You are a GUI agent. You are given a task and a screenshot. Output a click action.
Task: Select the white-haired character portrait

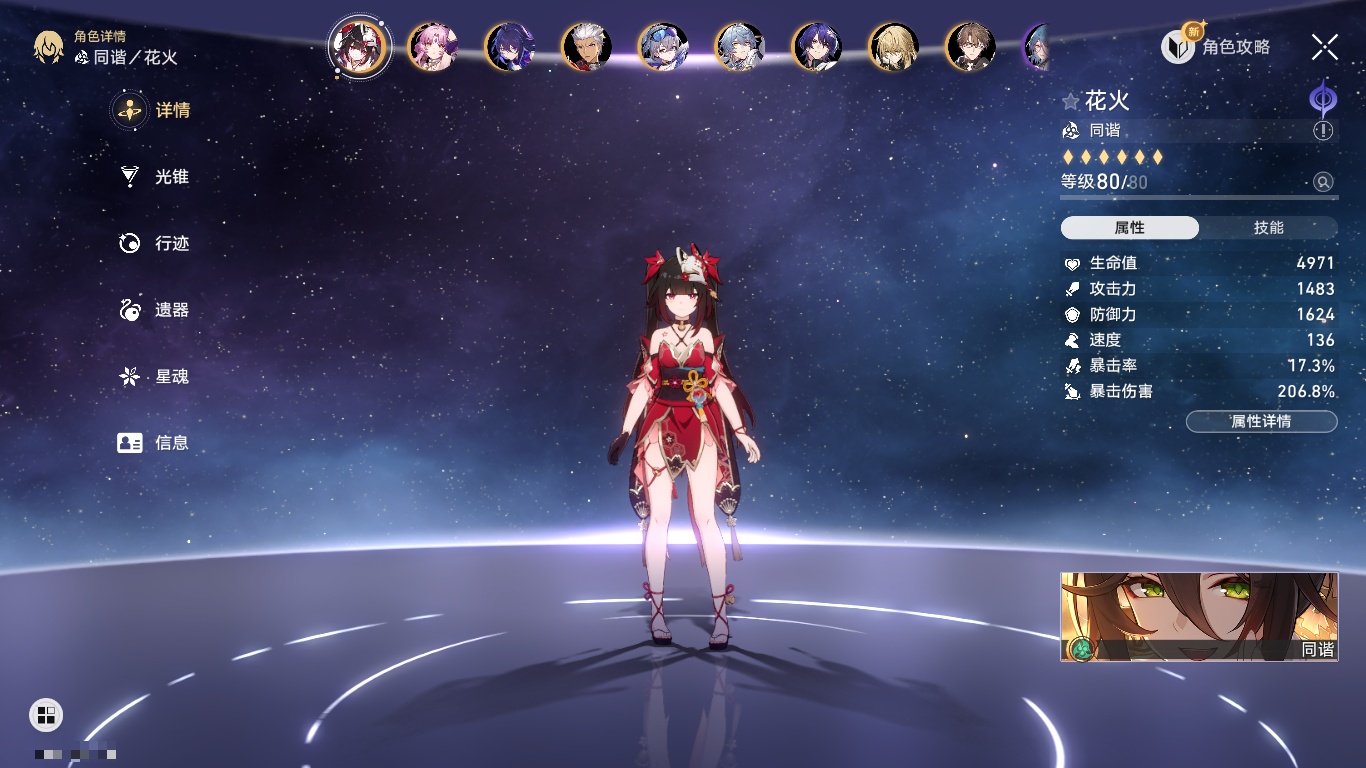(587, 47)
